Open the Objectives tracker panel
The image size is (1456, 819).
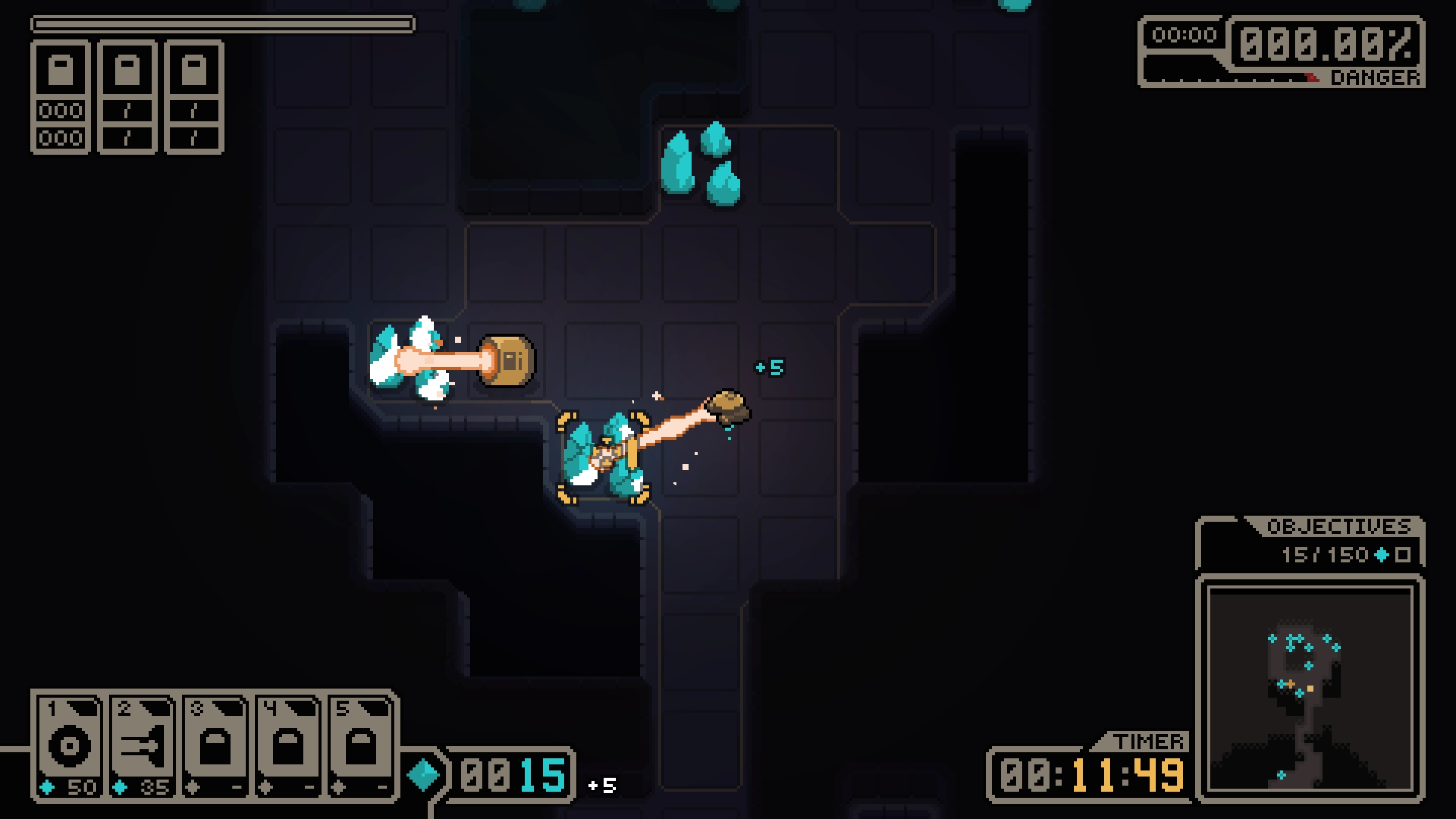click(x=1310, y=543)
